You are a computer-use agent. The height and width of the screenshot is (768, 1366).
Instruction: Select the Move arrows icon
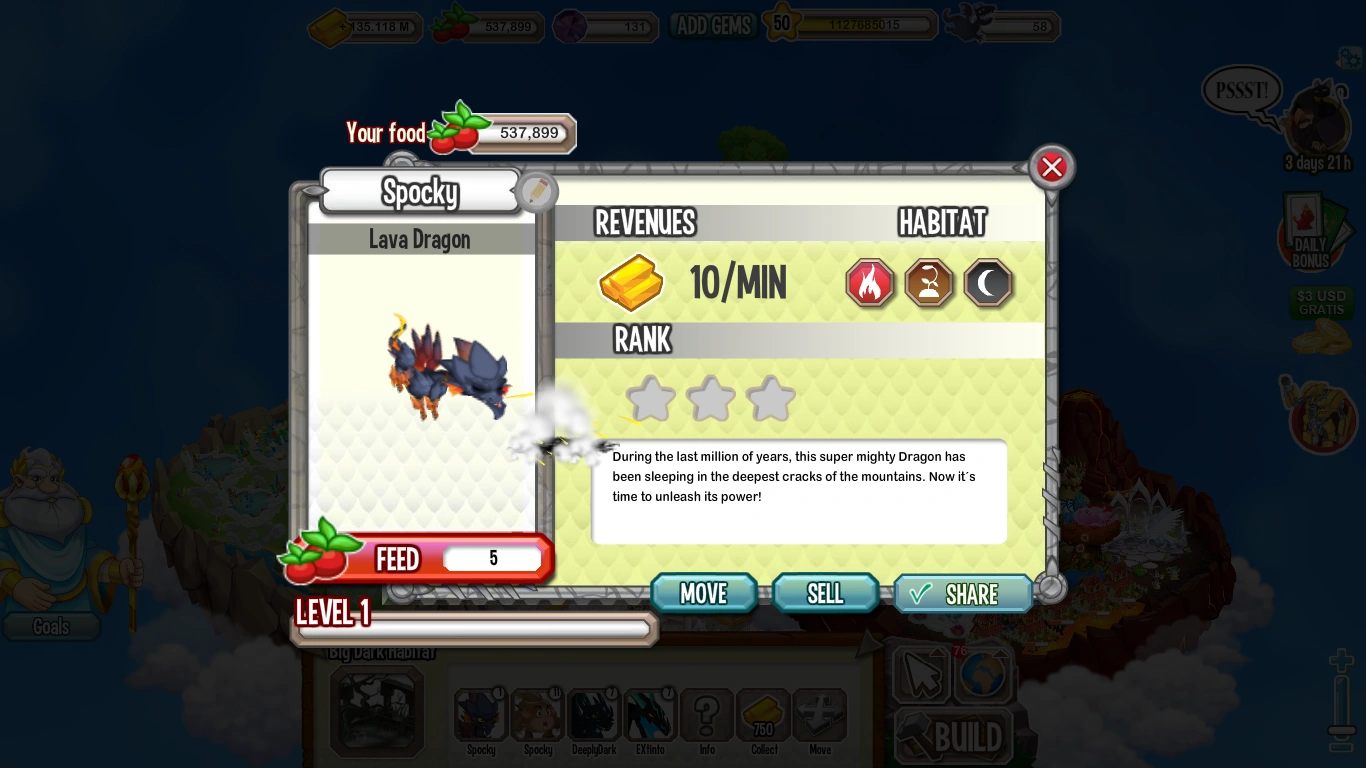[x=820, y=715]
